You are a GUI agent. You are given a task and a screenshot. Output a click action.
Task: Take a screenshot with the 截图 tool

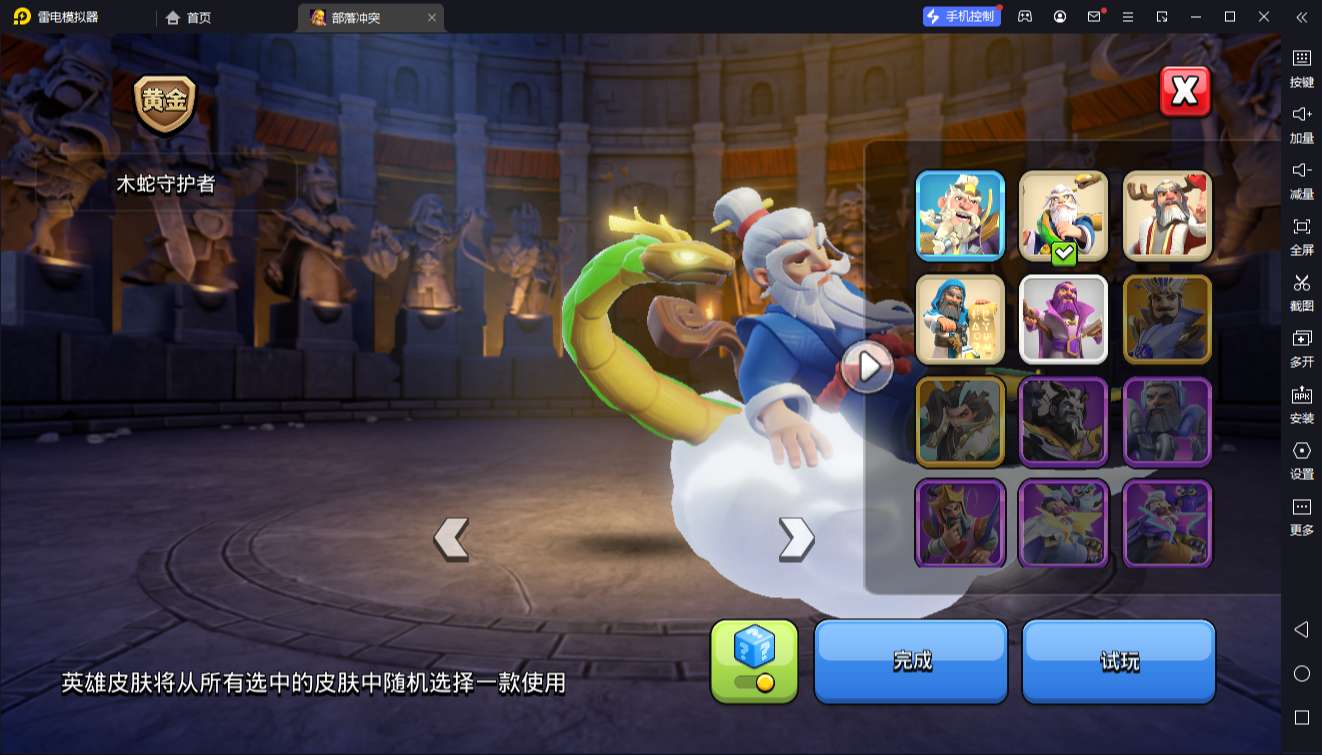click(x=1301, y=293)
